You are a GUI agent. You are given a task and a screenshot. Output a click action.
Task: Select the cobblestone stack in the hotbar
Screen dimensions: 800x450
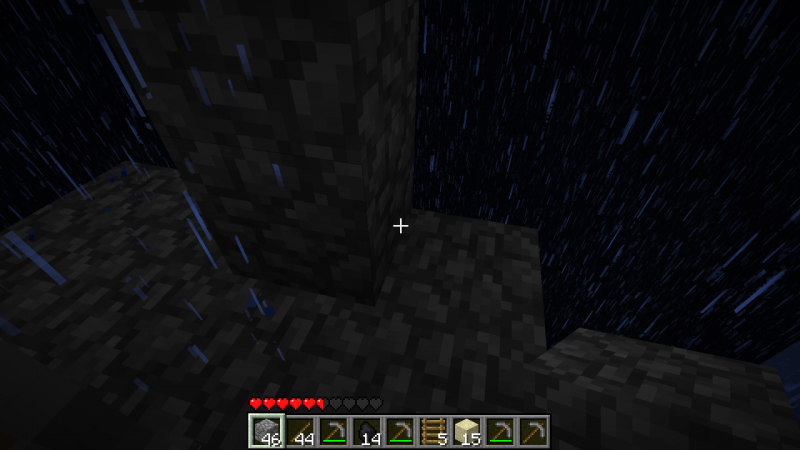click(x=265, y=431)
